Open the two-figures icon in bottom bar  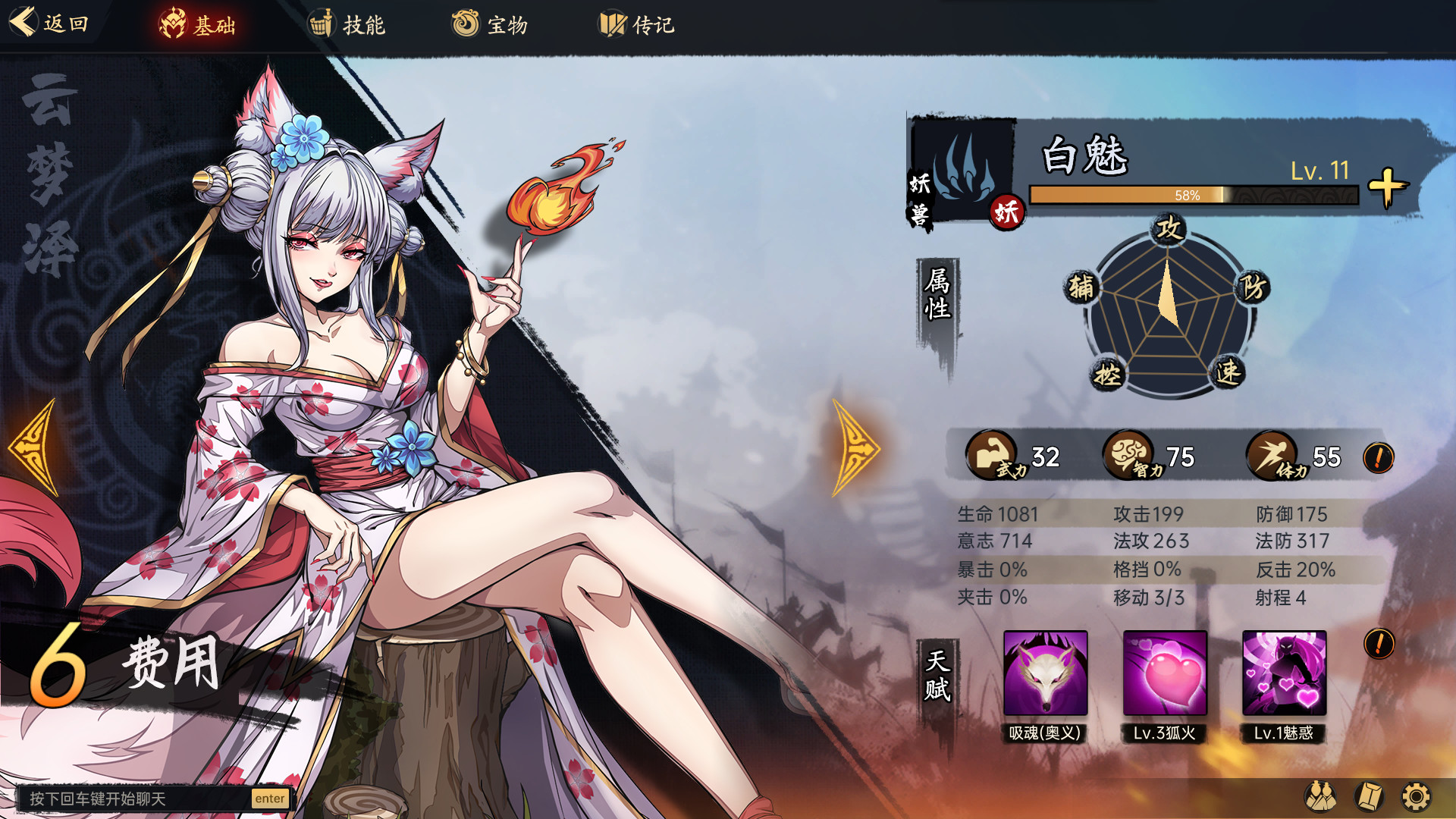[x=1319, y=797]
